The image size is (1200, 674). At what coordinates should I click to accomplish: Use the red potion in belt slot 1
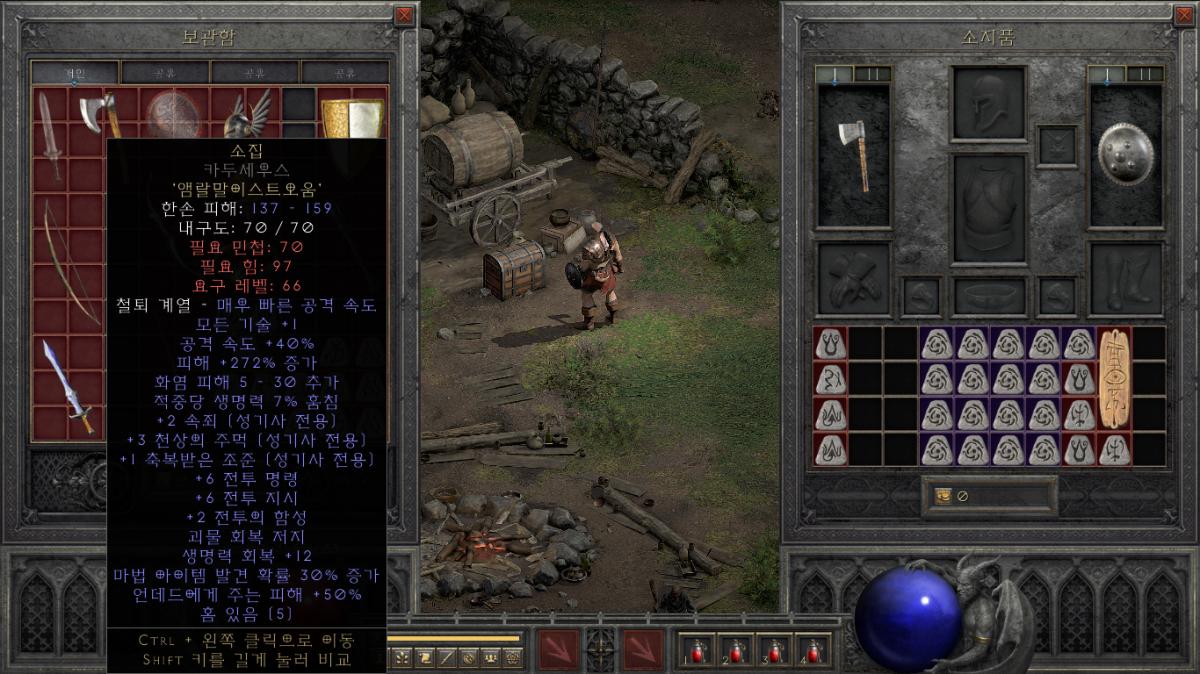coord(696,650)
